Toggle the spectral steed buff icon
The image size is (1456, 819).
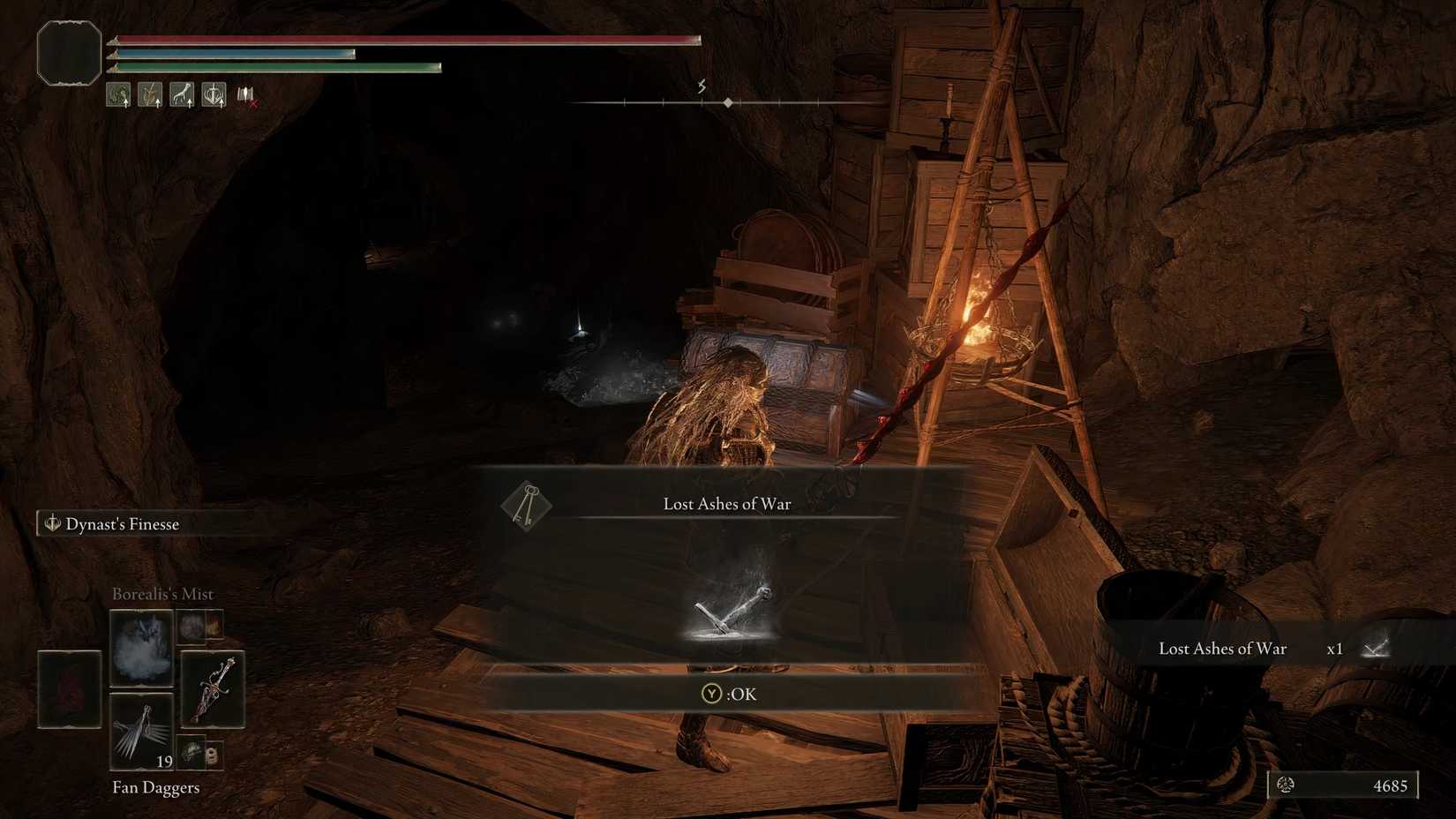coord(181,94)
